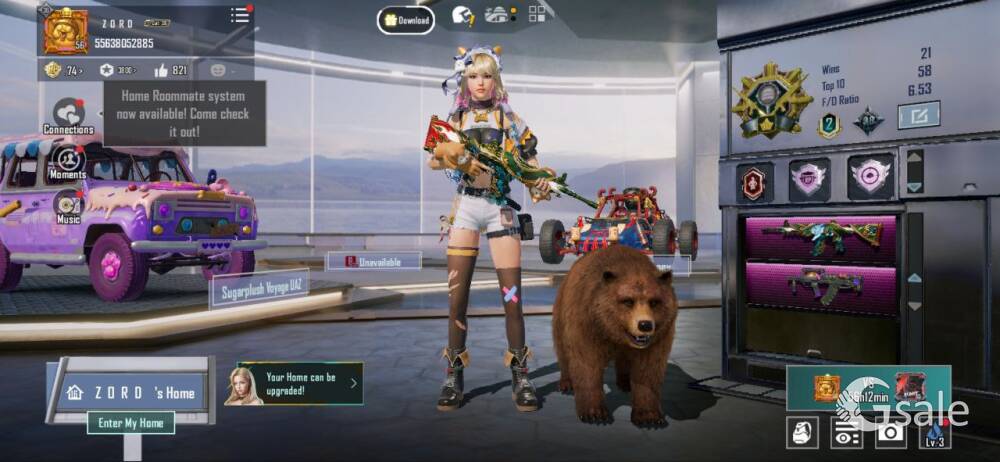Click the Enter My Home button
This screenshot has width=1000, height=462.
click(131, 423)
